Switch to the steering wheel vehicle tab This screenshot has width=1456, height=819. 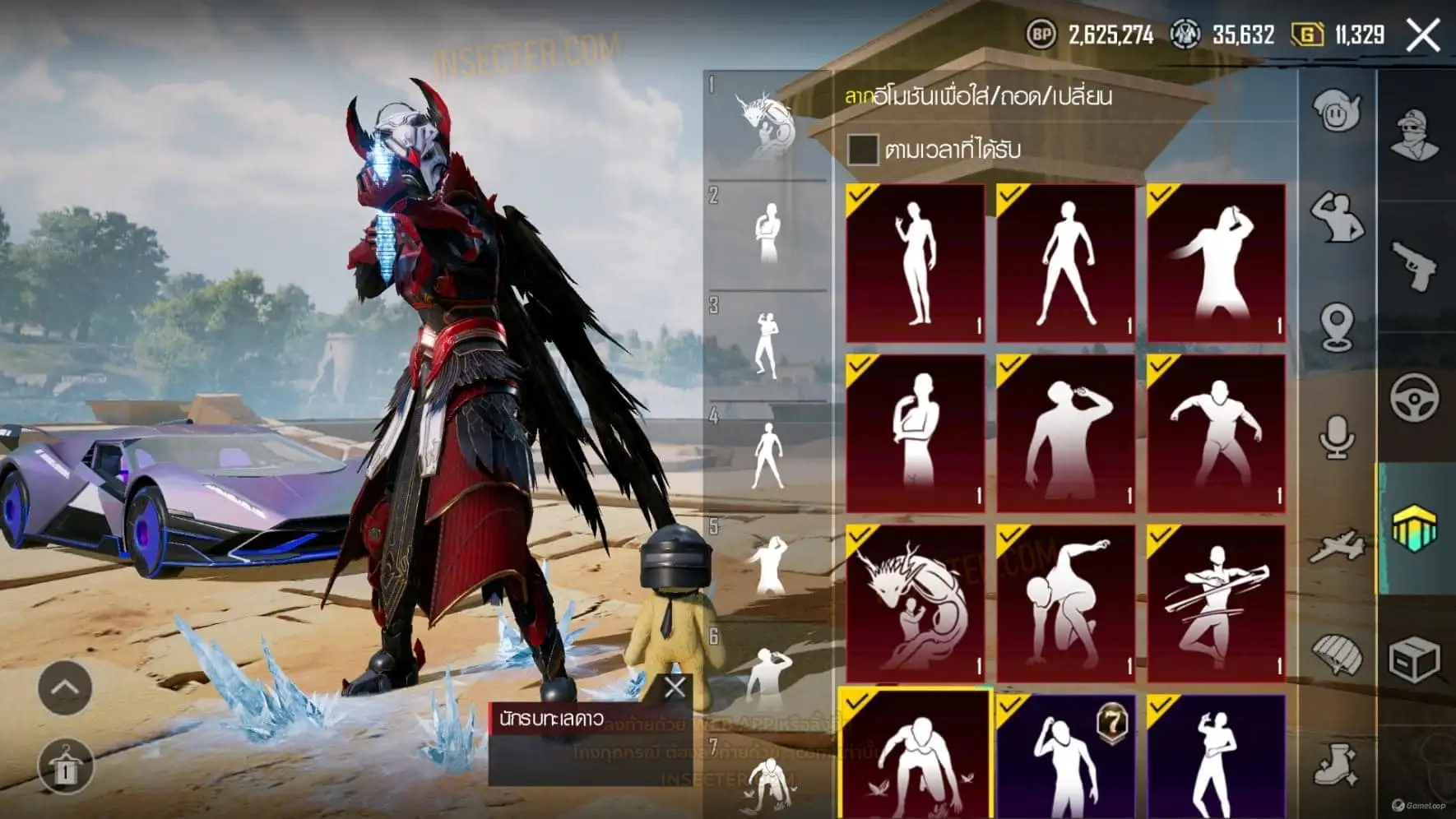coord(1415,397)
